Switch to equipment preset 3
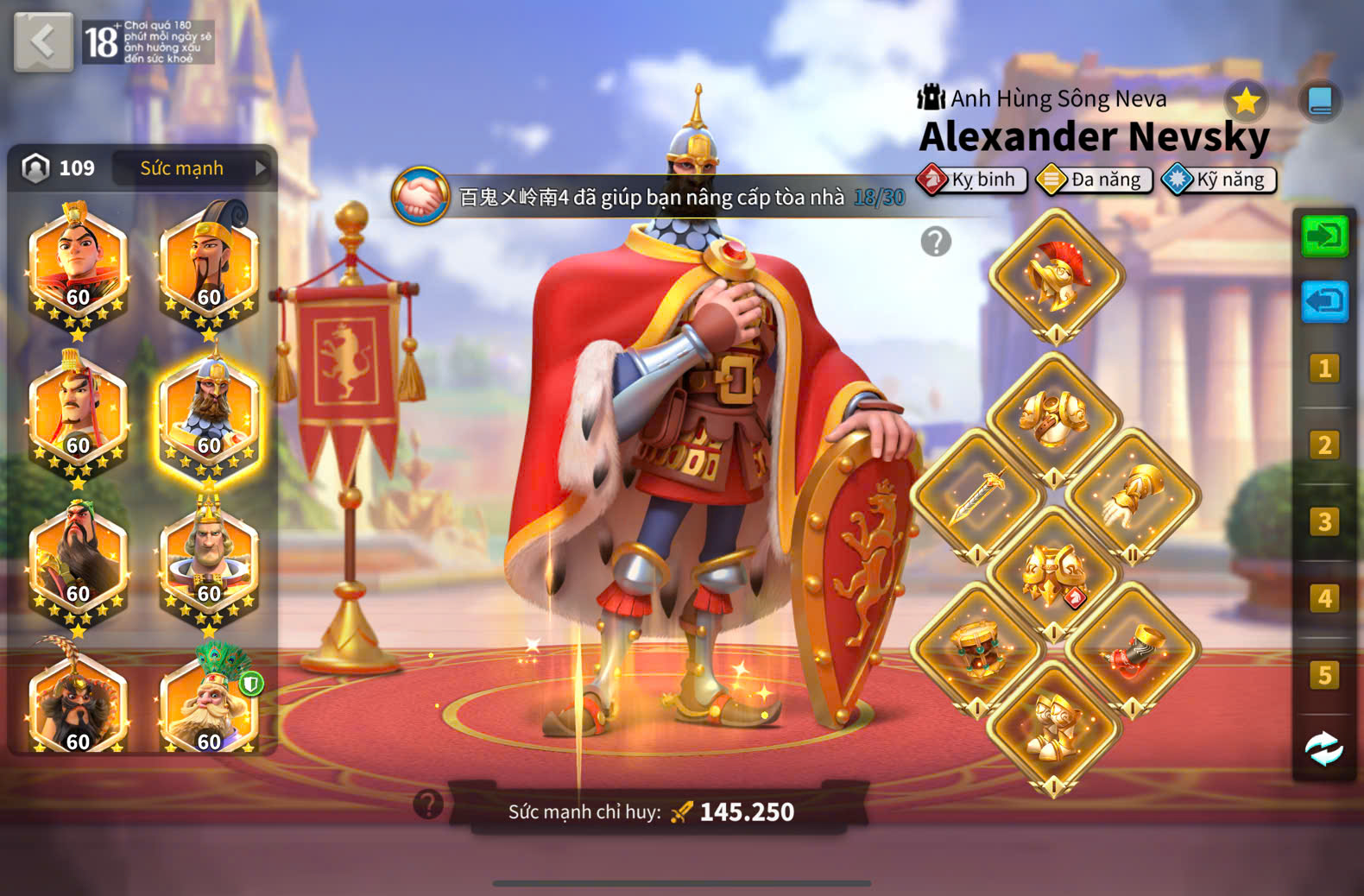The height and width of the screenshot is (896, 1364). click(1323, 522)
